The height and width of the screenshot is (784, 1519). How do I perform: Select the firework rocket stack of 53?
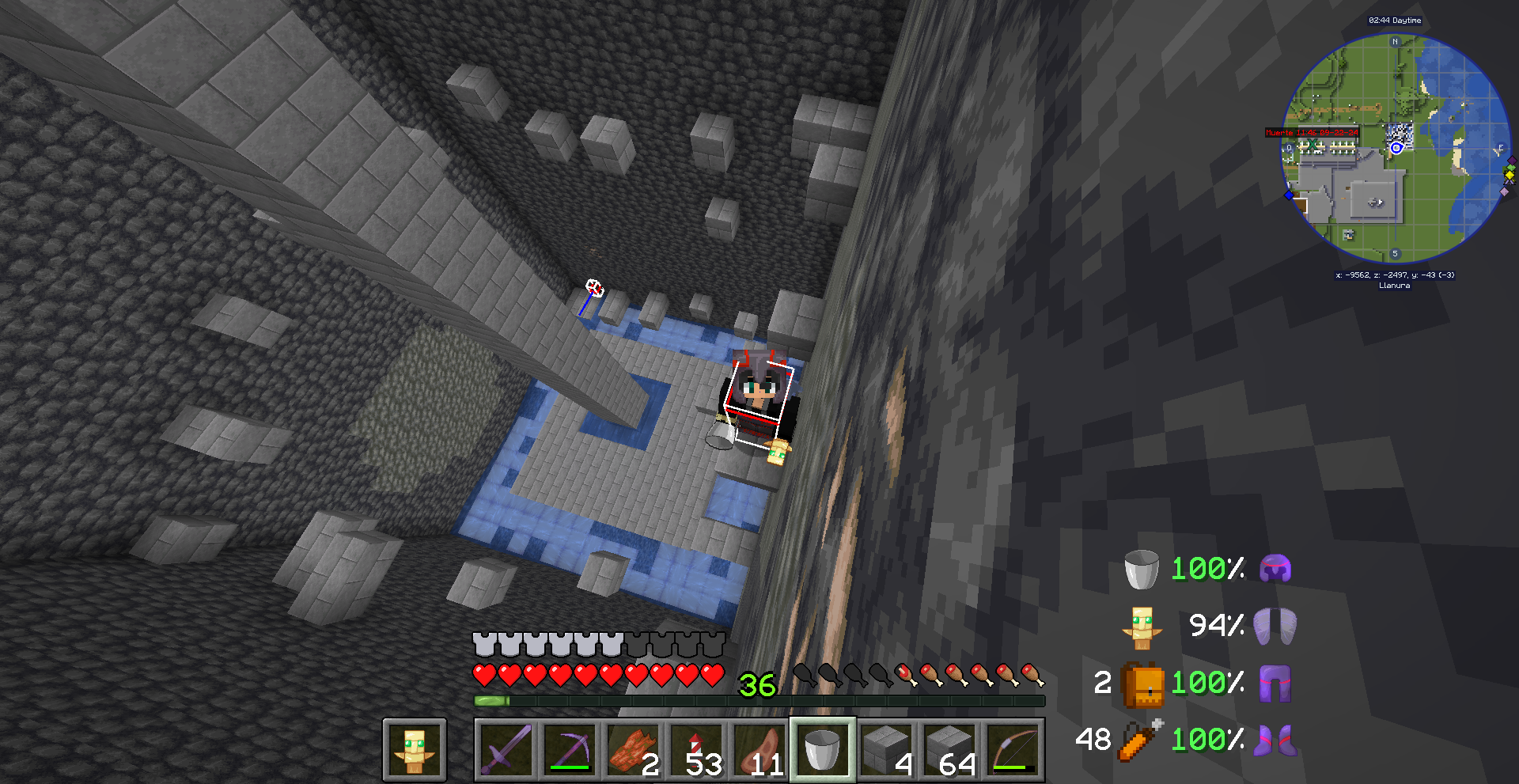point(697,749)
